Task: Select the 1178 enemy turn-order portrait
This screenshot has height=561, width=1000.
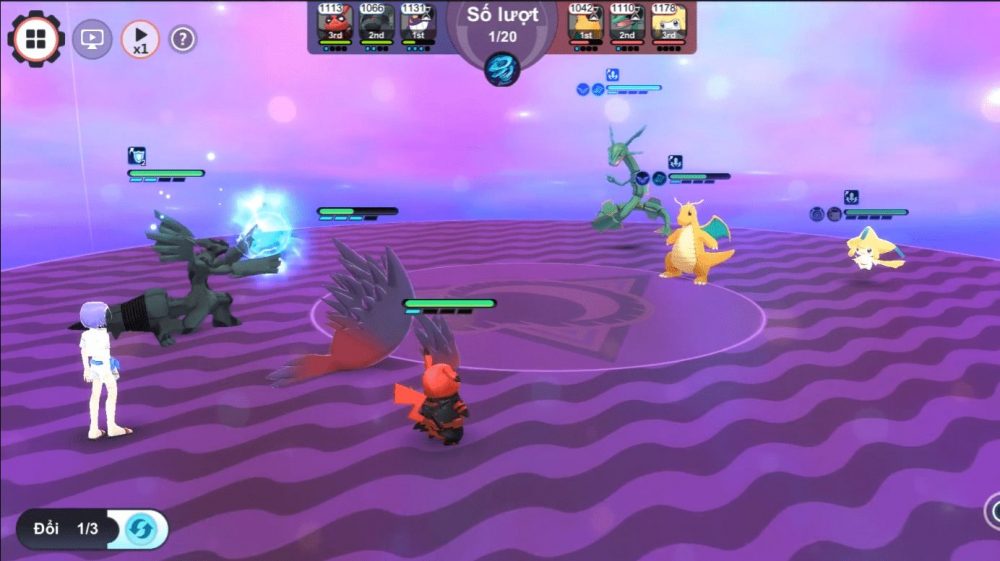Action: (668, 24)
